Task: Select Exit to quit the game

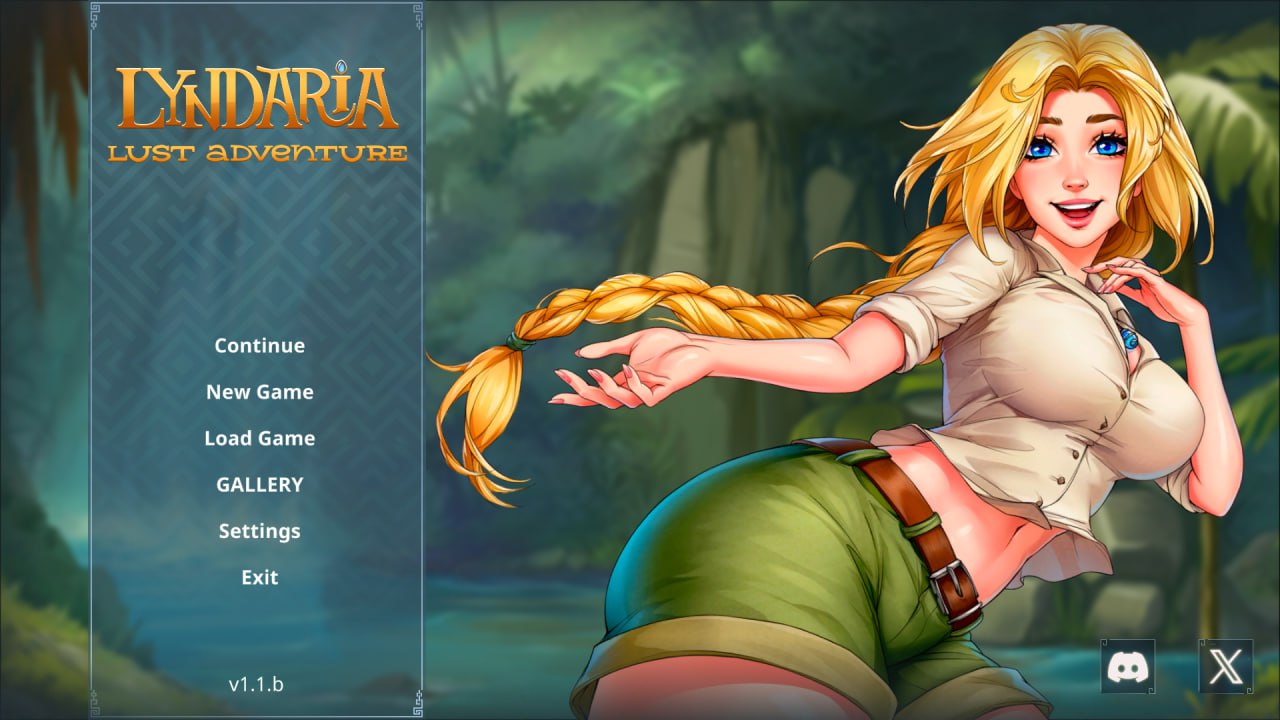Action: 259,577
